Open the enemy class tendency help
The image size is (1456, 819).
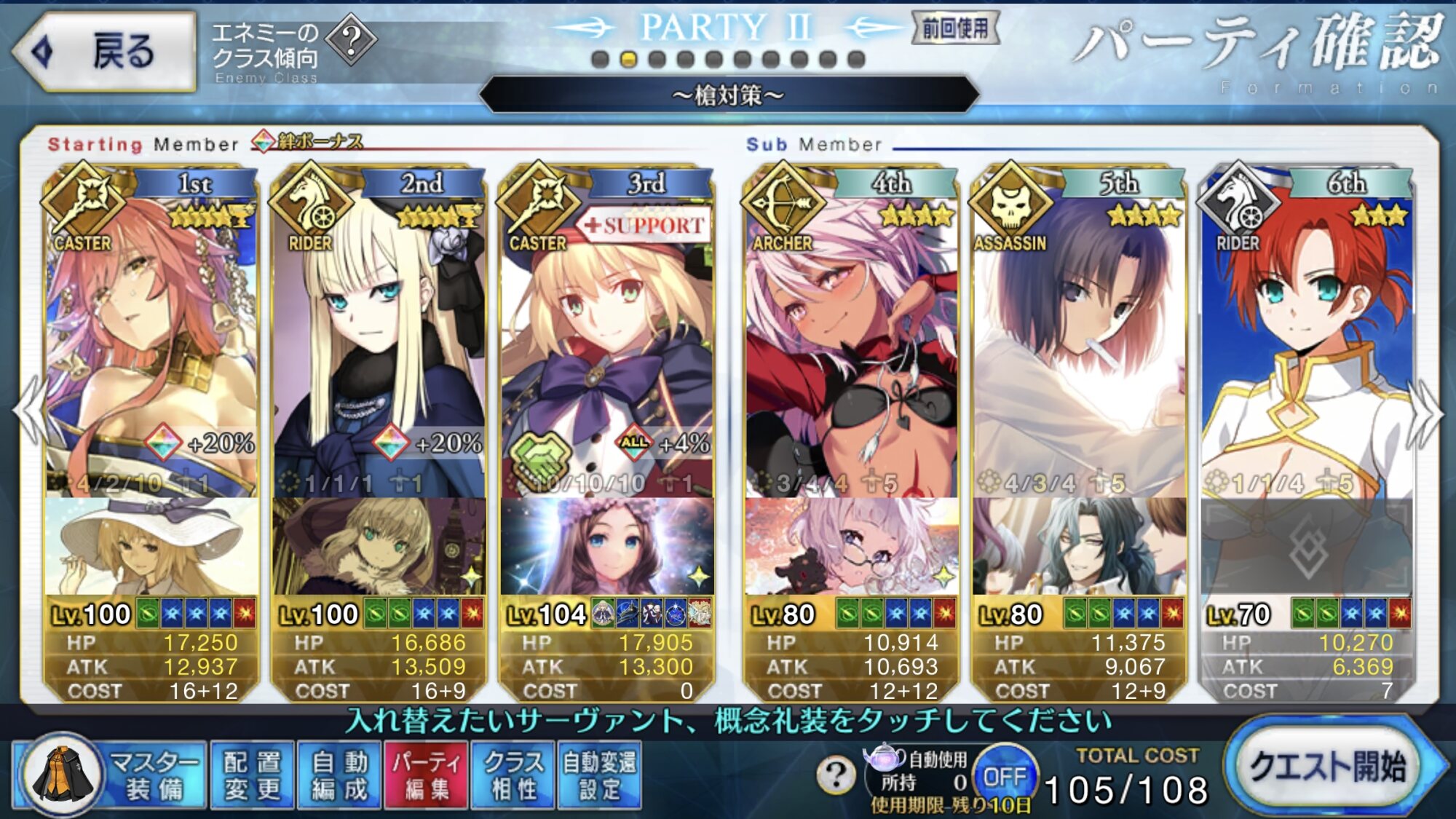[x=351, y=41]
